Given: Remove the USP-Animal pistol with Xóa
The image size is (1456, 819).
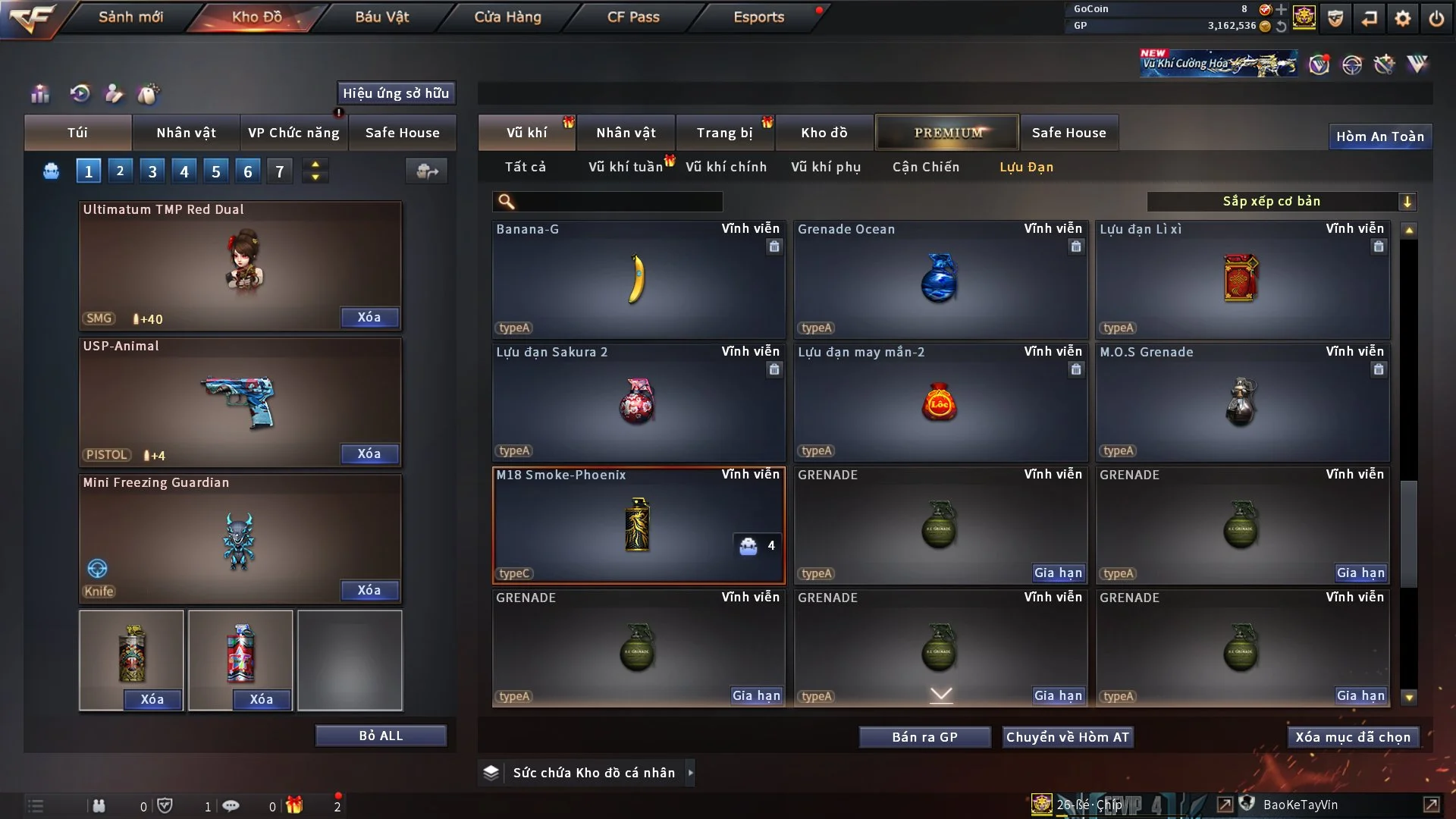Looking at the screenshot, I should pyautogui.click(x=369, y=453).
